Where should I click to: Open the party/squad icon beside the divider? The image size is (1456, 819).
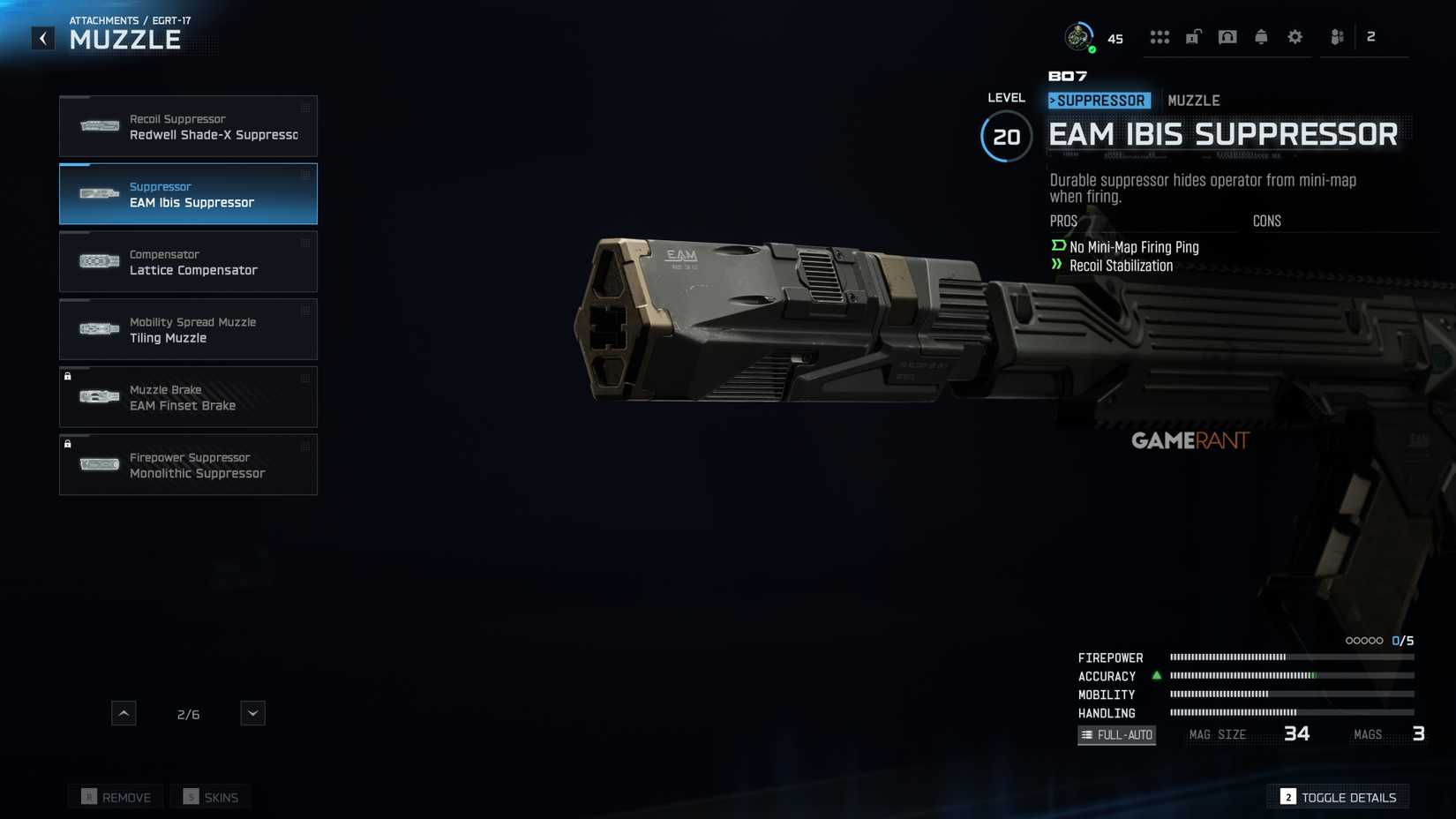tap(1336, 36)
